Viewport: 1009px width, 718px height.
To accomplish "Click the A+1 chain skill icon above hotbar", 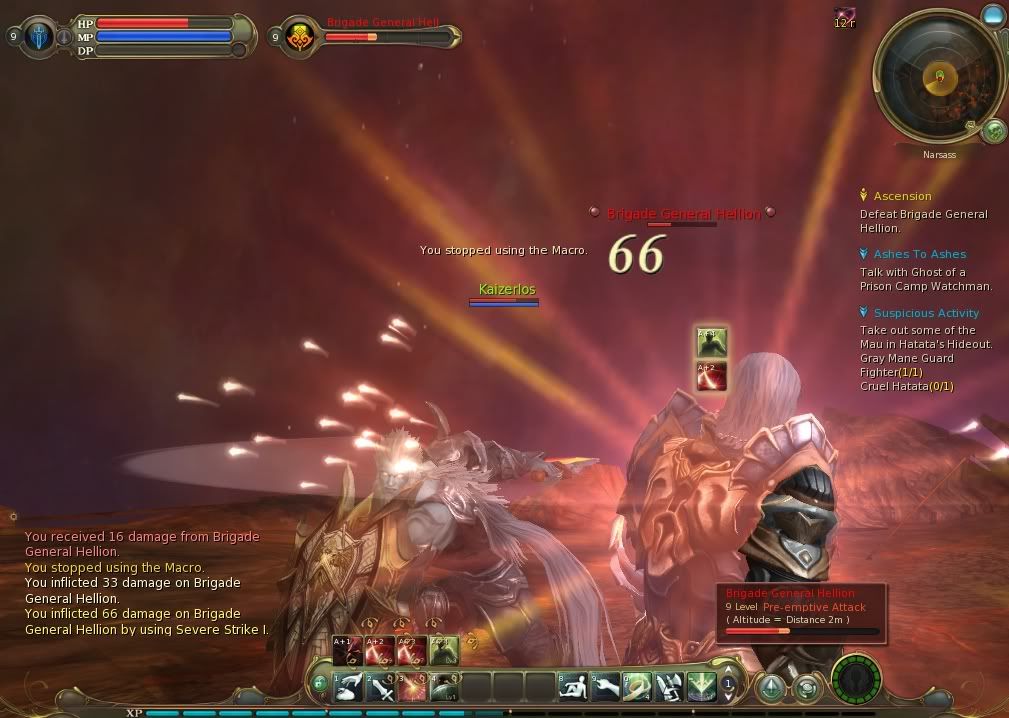I will [346, 650].
